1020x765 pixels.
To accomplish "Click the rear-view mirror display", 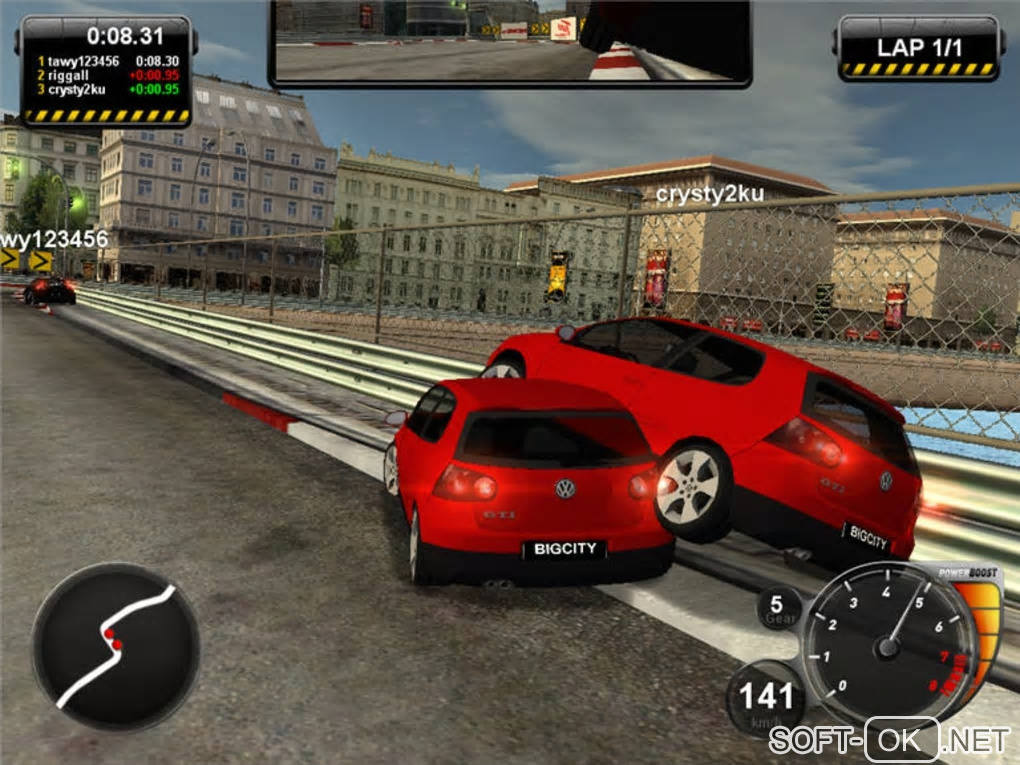I will coord(510,41).
